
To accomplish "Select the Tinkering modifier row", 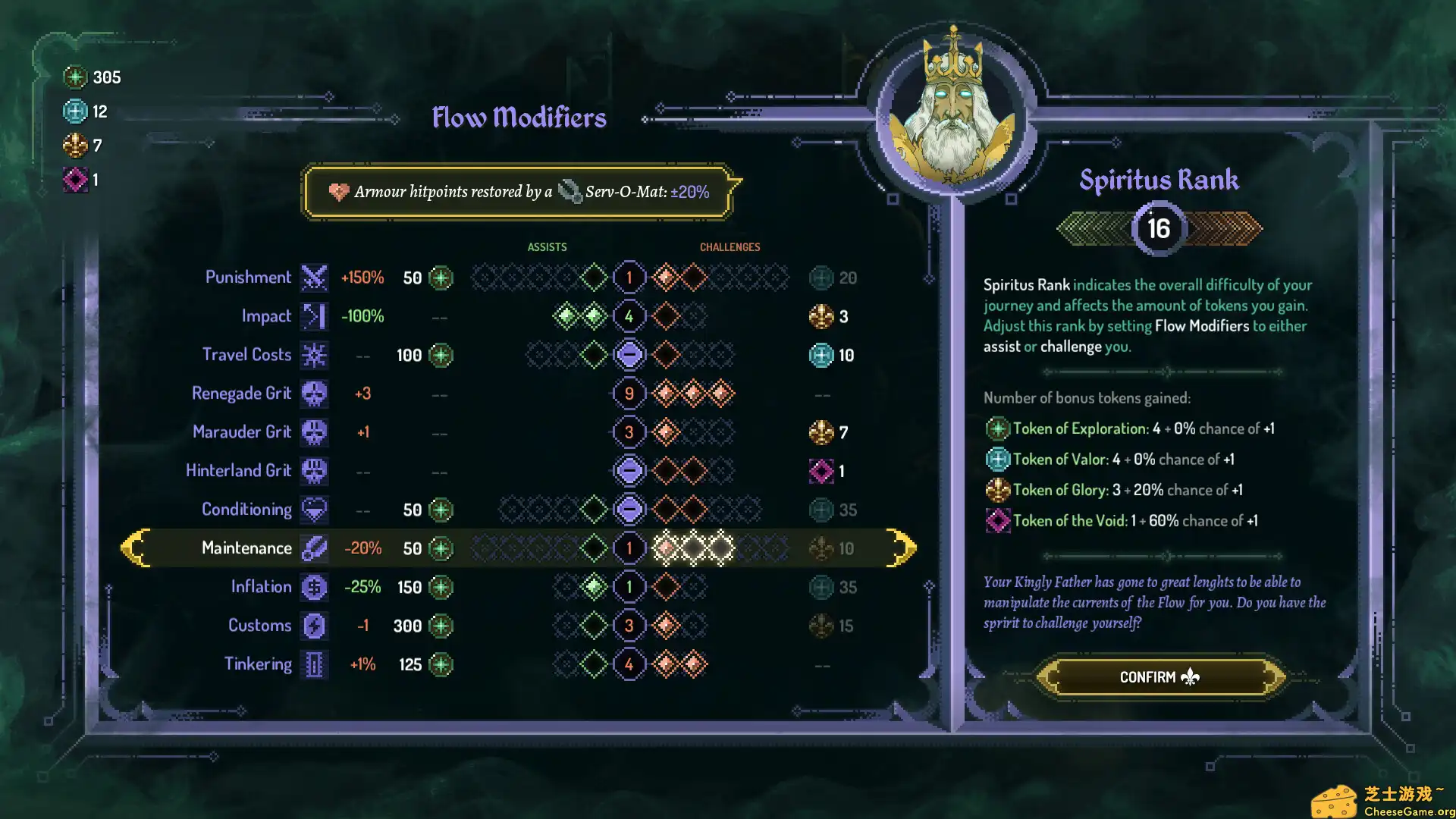I will tap(258, 664).
